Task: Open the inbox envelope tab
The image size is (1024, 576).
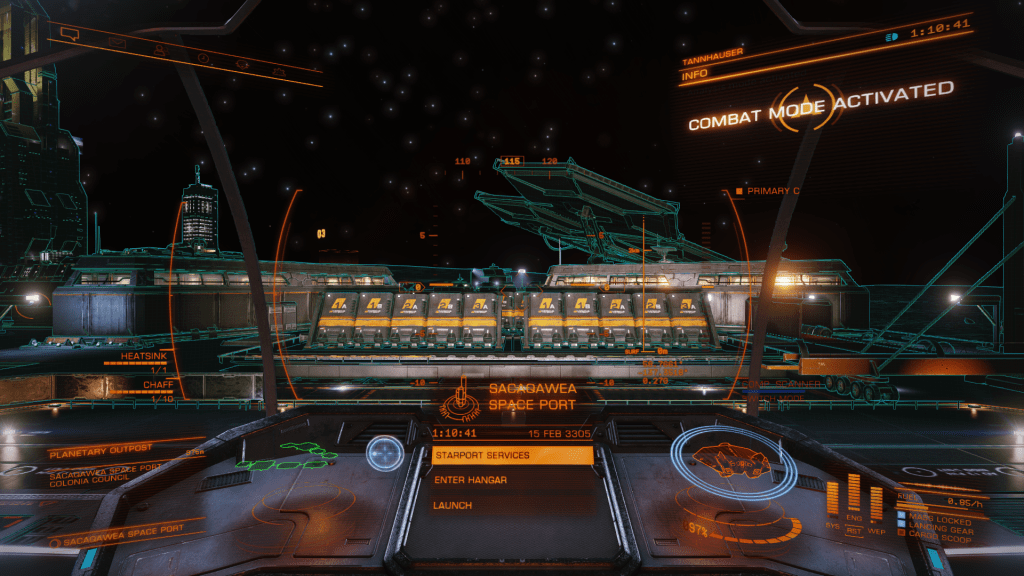Action: pyautogui.click(x=117, y=42)
